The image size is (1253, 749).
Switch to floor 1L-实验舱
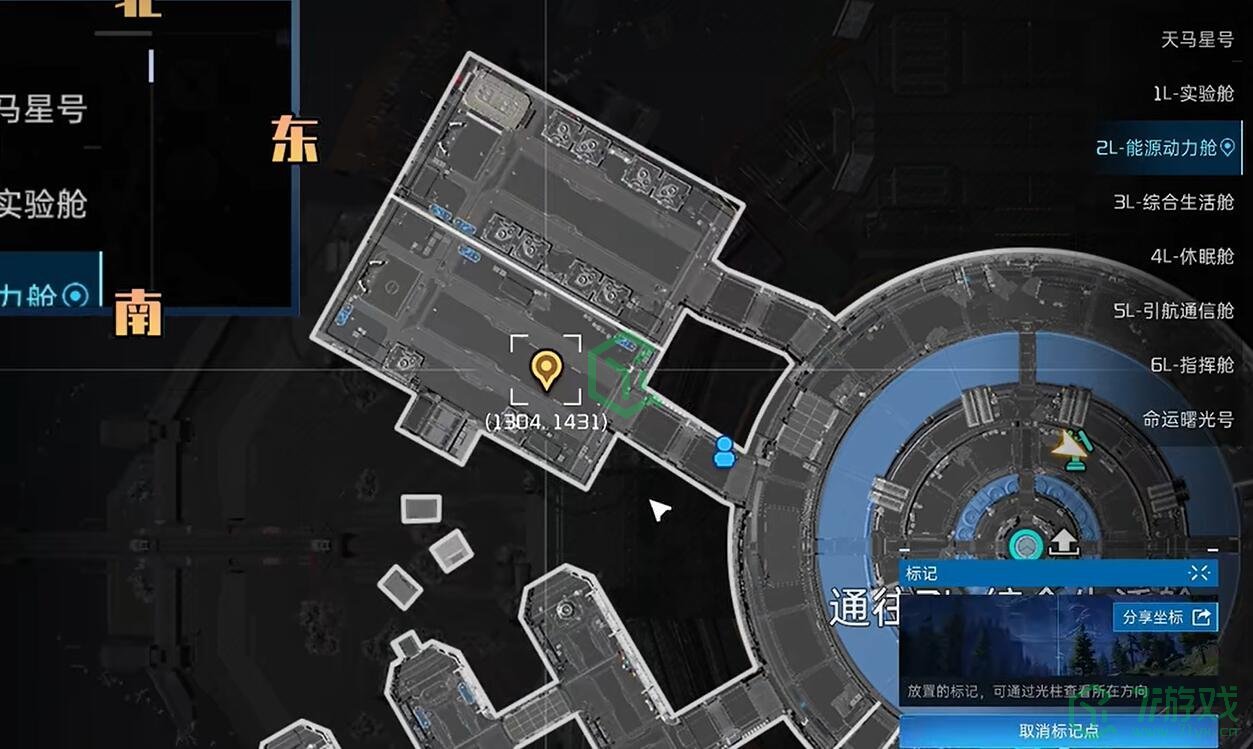tap(1193, 94)
